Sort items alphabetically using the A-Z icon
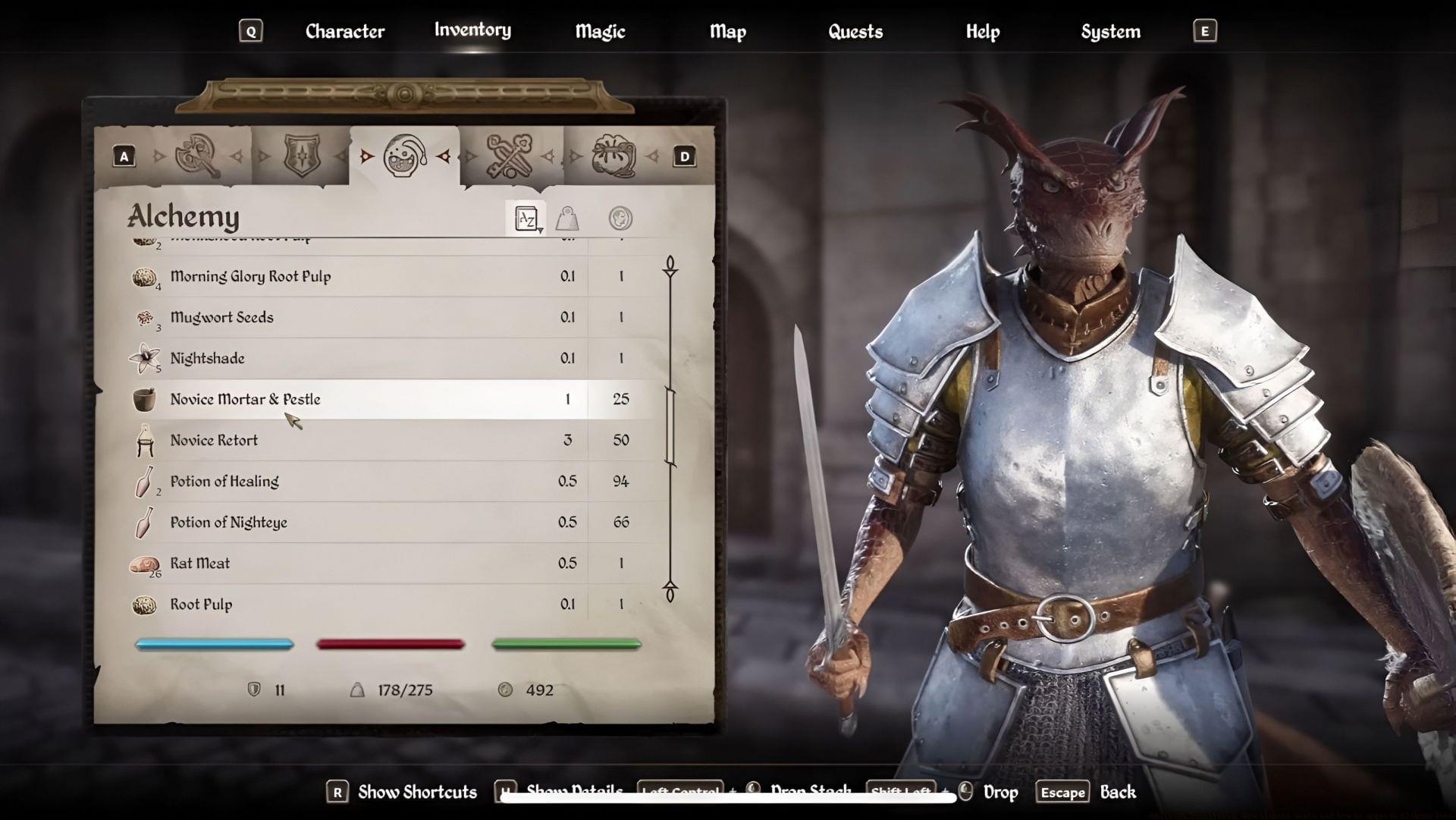The height and width of the screenshot is (820, 1456). [528, 218]
